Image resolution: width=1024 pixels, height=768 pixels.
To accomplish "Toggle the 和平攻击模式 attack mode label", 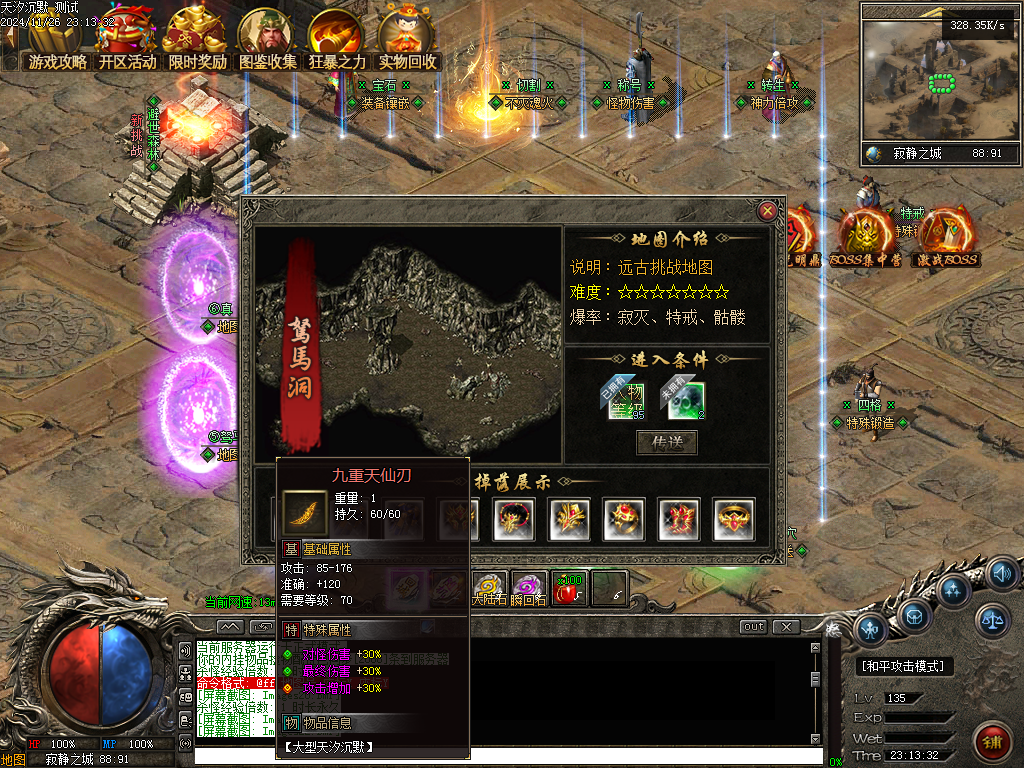I will [x=907, y=666].
